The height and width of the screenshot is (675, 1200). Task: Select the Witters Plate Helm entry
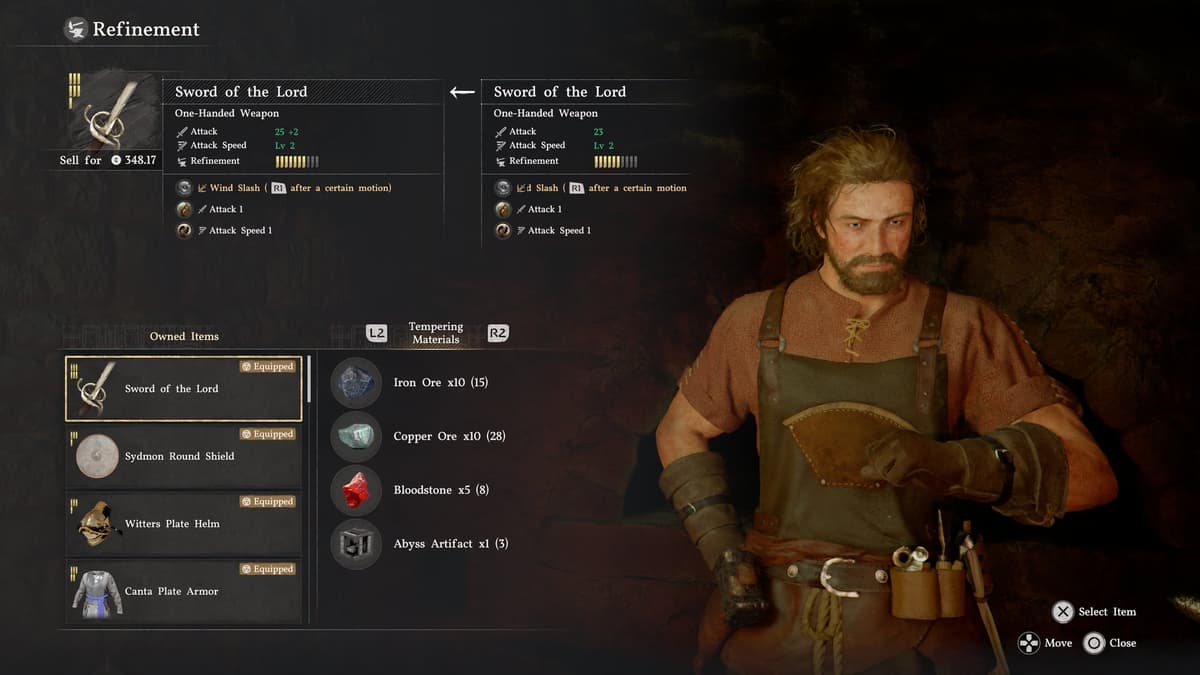tap(183, 524)
